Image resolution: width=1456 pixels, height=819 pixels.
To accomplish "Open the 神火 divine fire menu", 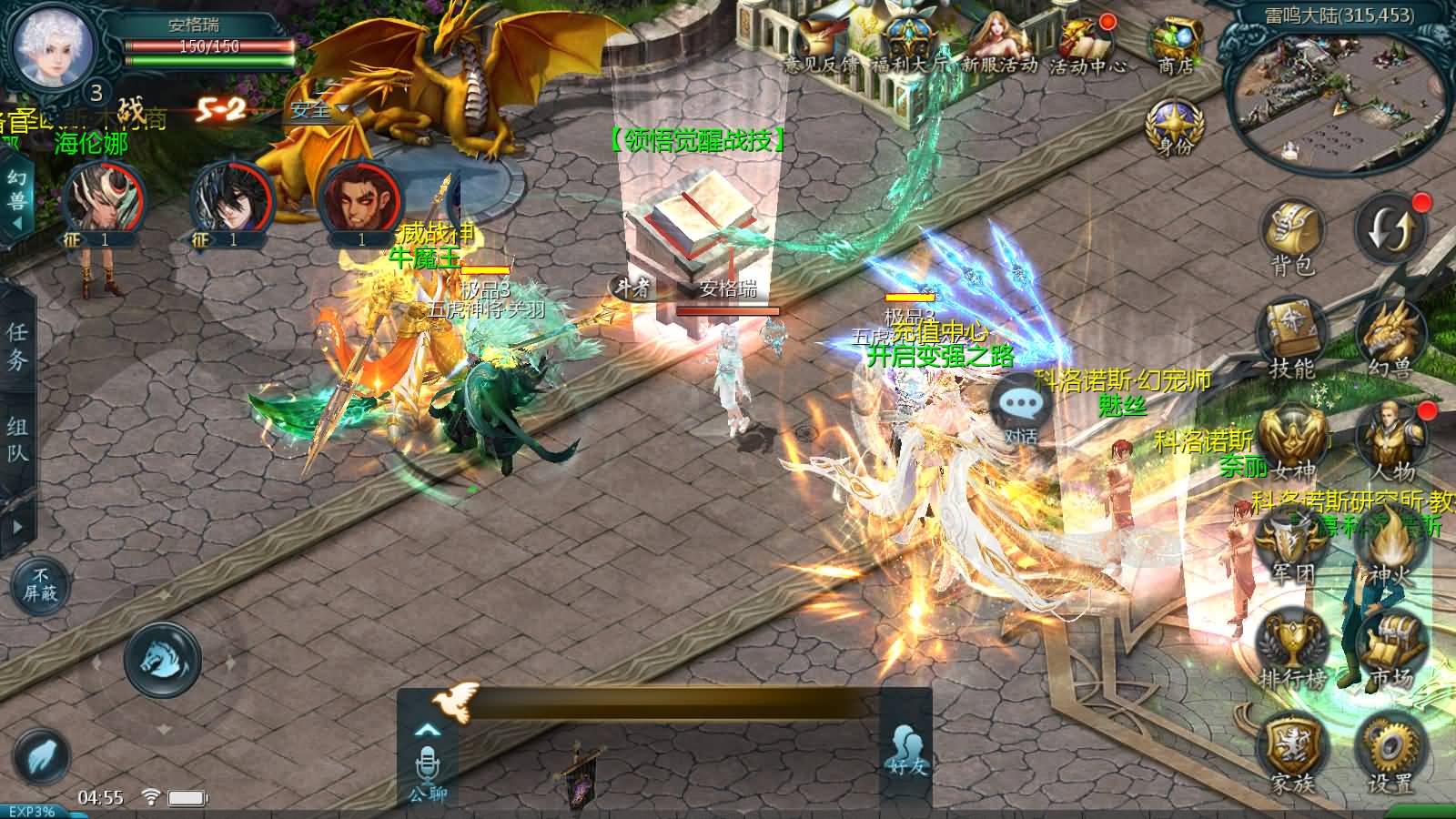I will coord(1390,546).
